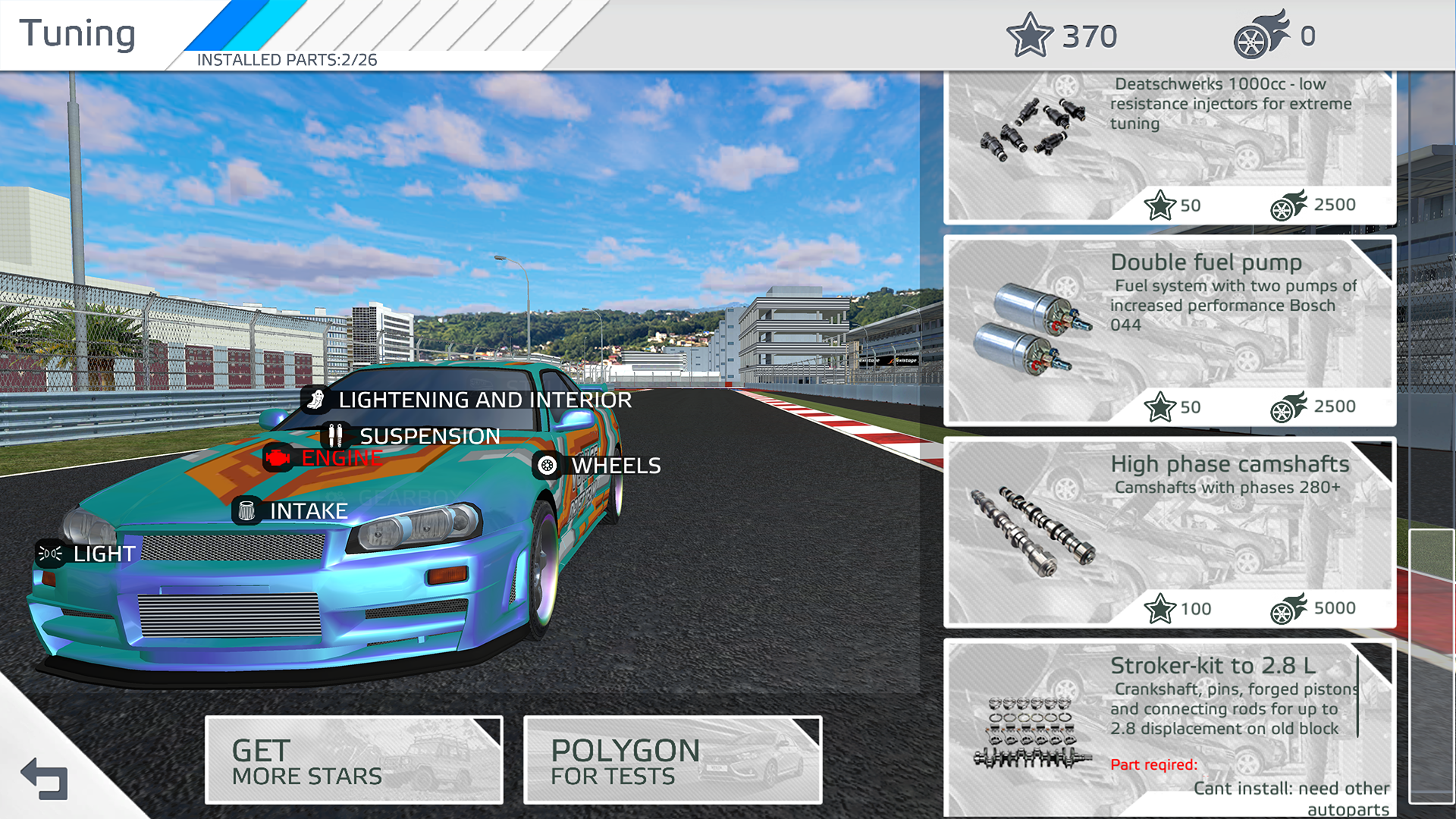Pick the Stroker-kit to 2.8 L part
The image size is (1456, 819).
click(1169, 728)
